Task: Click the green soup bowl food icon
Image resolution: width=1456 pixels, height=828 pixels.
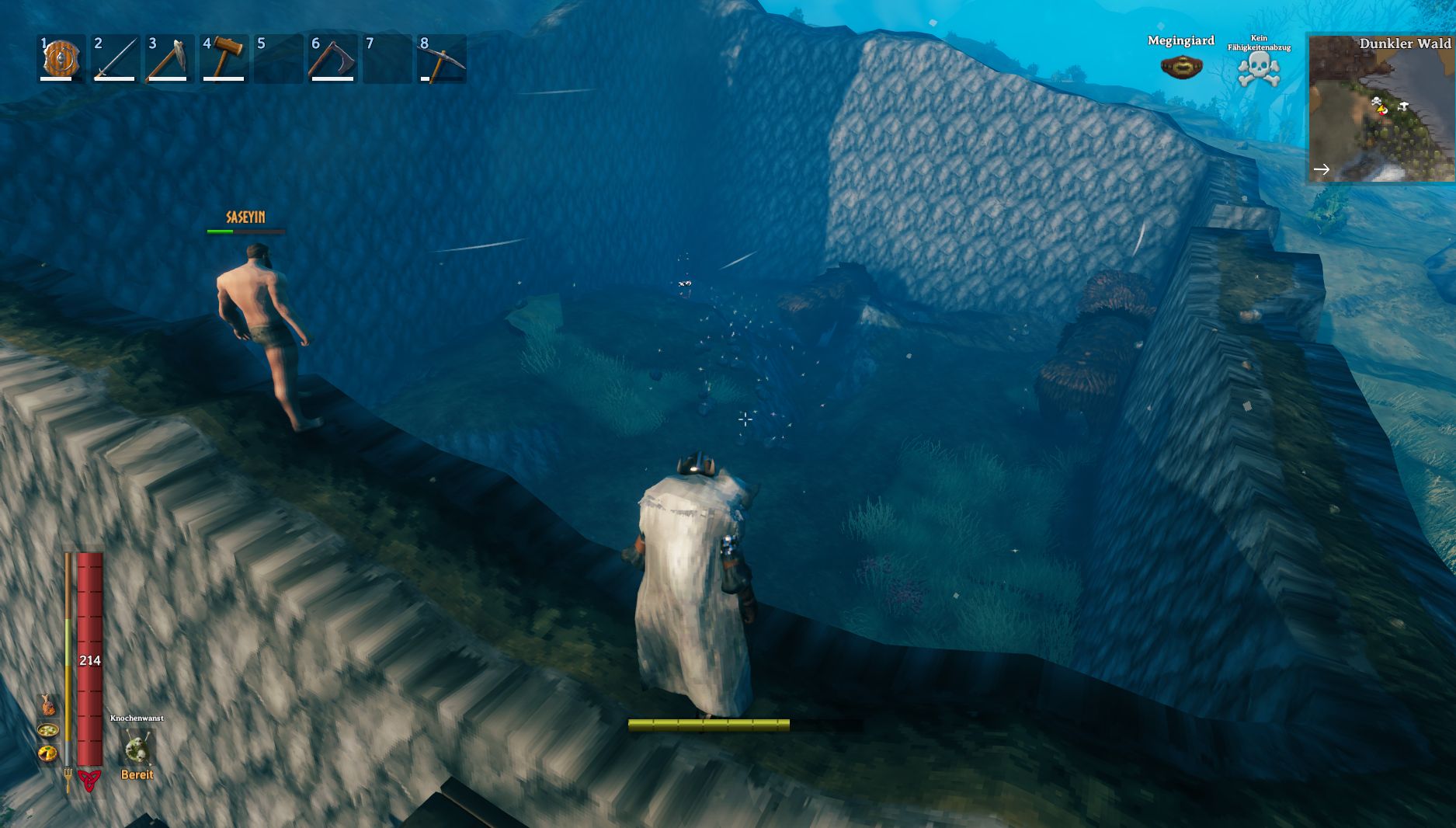Action: 48,730
